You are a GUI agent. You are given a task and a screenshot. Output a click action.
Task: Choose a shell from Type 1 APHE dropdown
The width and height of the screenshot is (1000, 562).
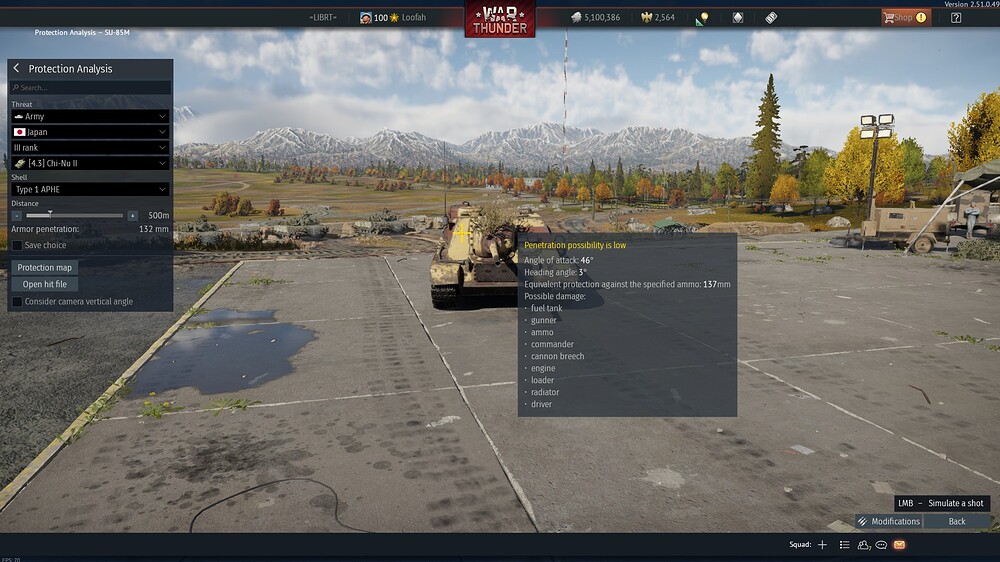[x=90, y=189]
